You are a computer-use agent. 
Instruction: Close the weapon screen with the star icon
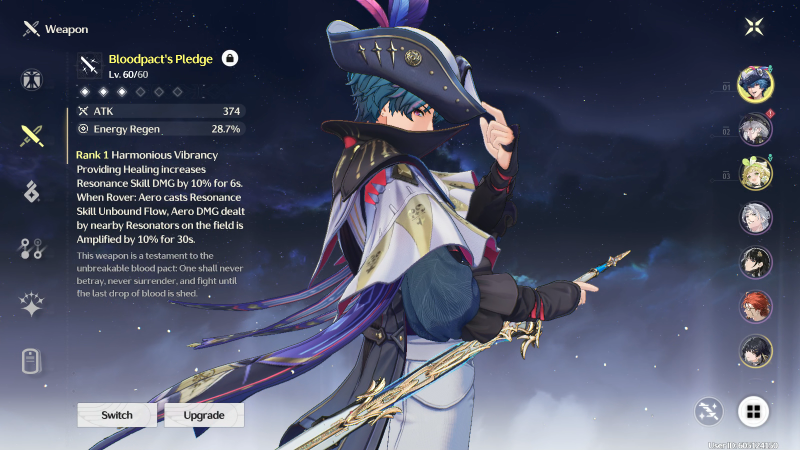pos(753,27)
